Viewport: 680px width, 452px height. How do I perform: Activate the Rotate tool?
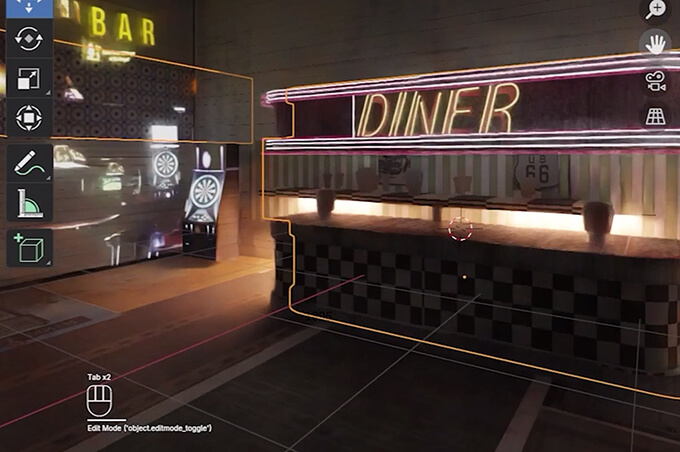coord(29,39)
